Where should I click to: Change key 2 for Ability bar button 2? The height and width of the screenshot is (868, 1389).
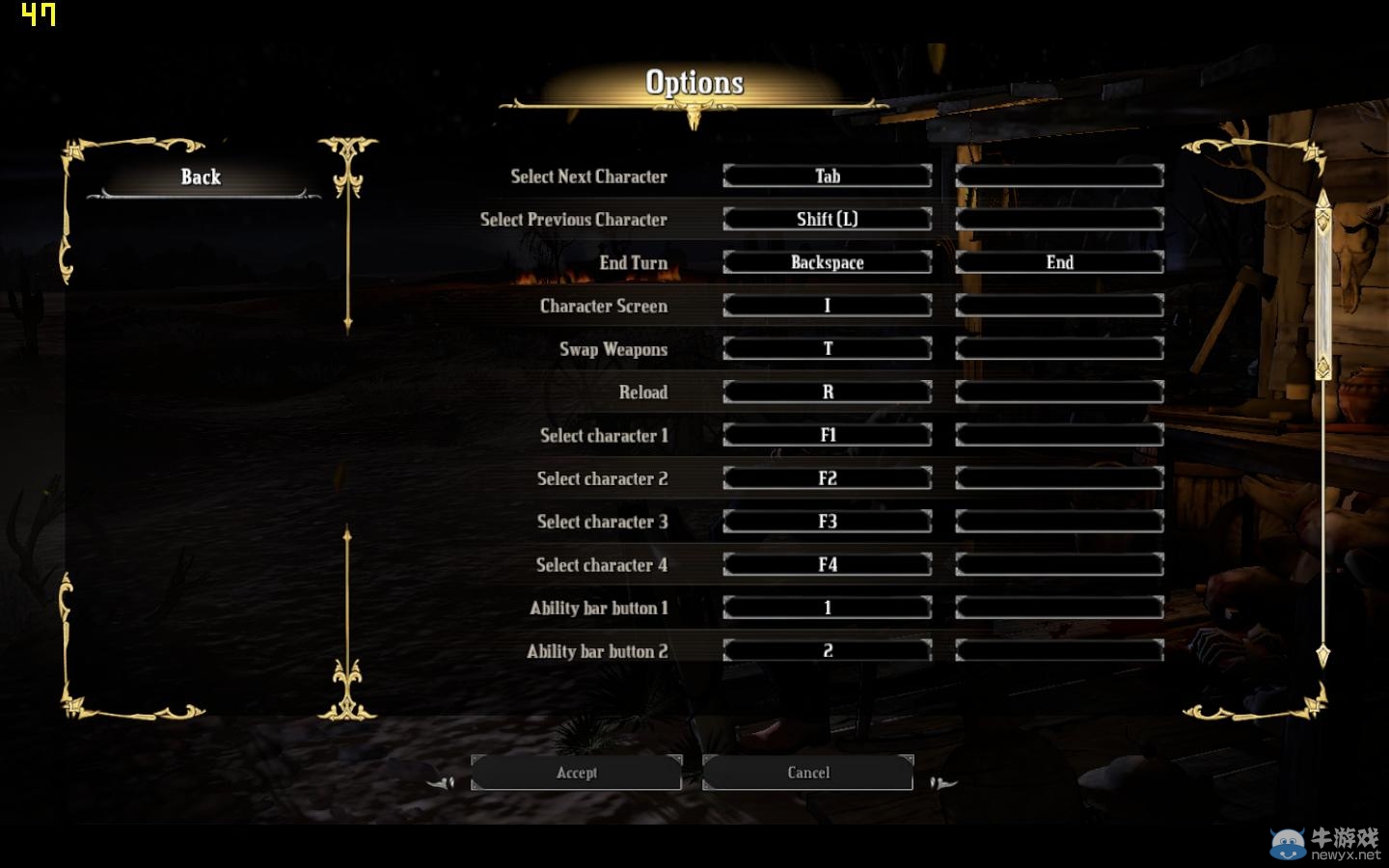pyautogui.click(x=827, y=651)
